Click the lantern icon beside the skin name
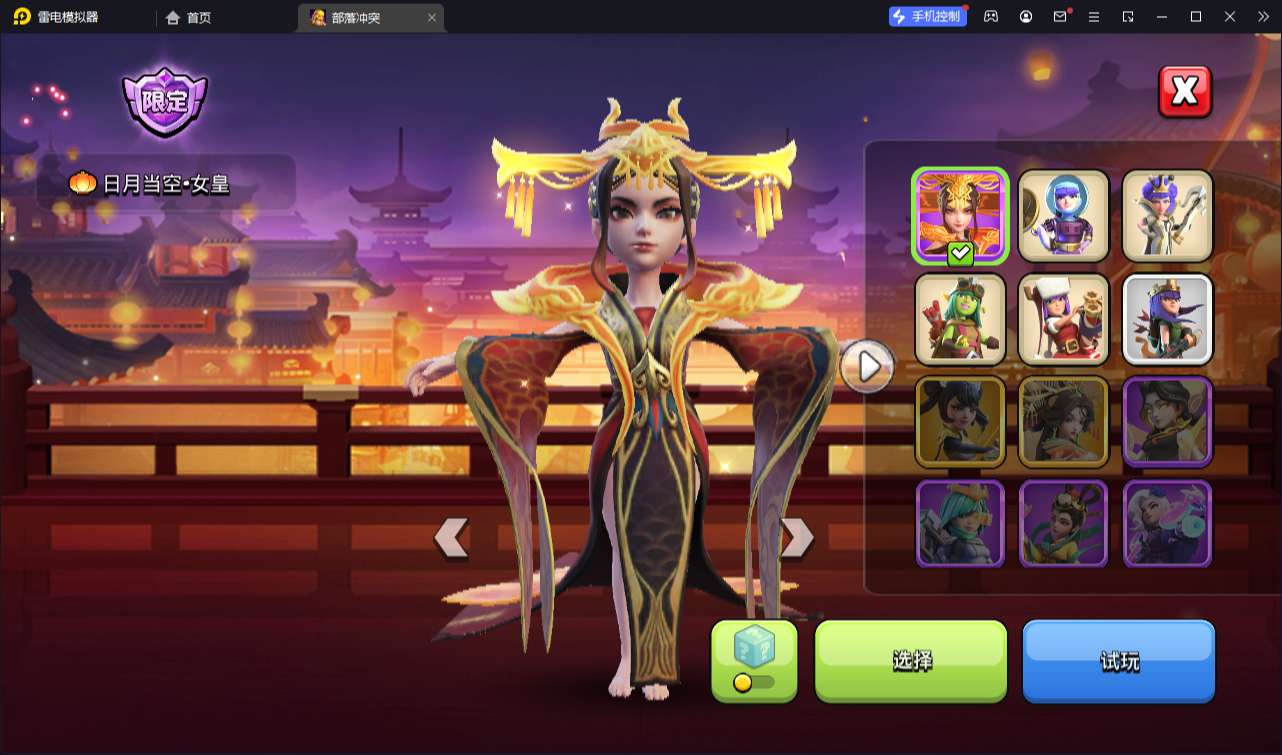This screenshot has width=1282, height=755. pos(82,182)
